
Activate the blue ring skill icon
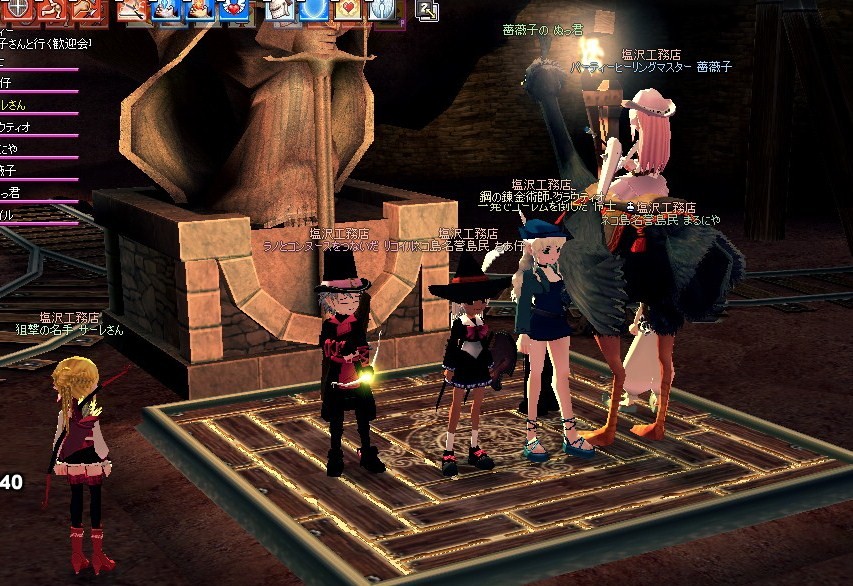click(315, 10)
